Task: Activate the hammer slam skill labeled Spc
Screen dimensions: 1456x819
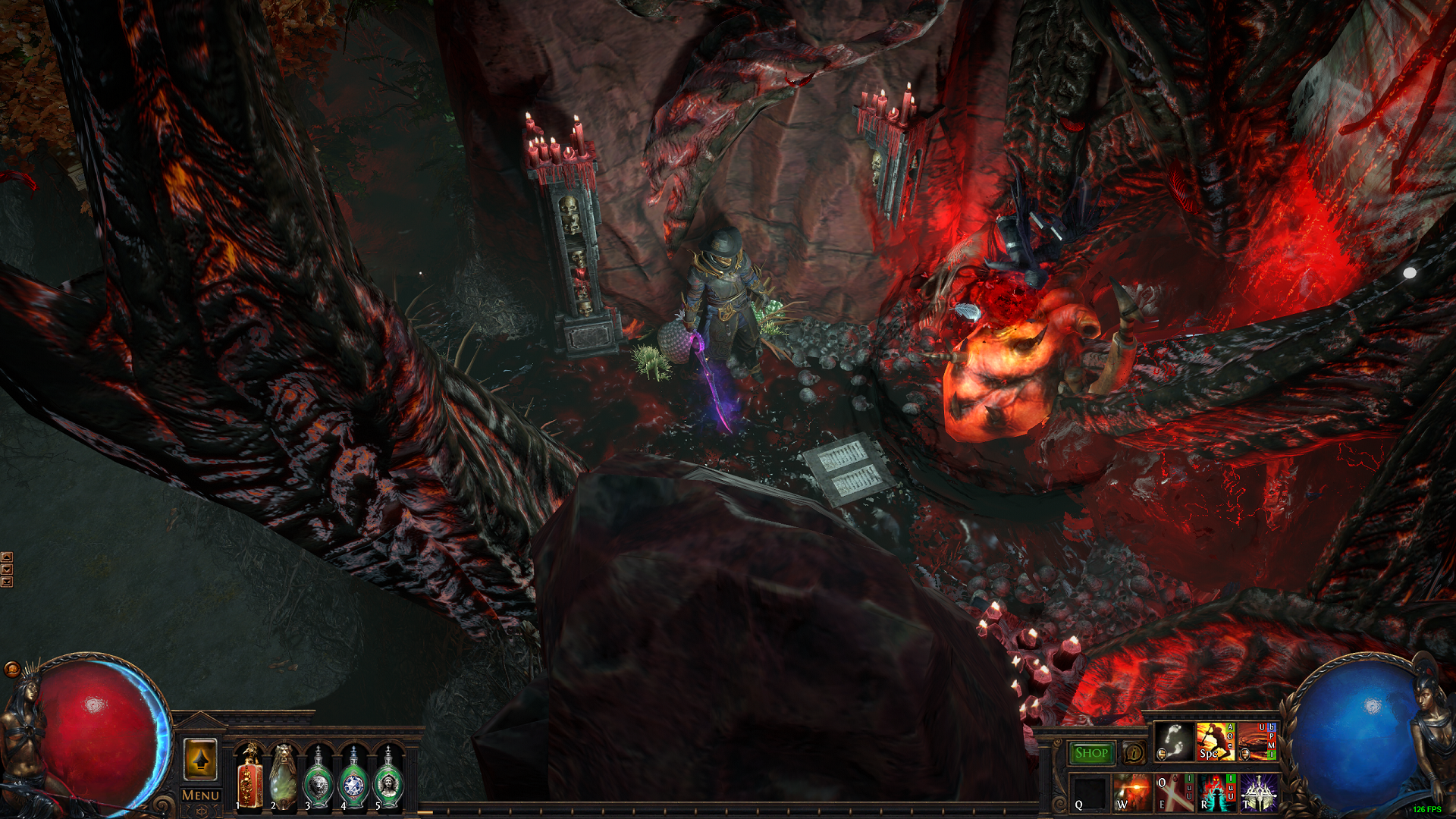Action: [x=1215, y=742]
